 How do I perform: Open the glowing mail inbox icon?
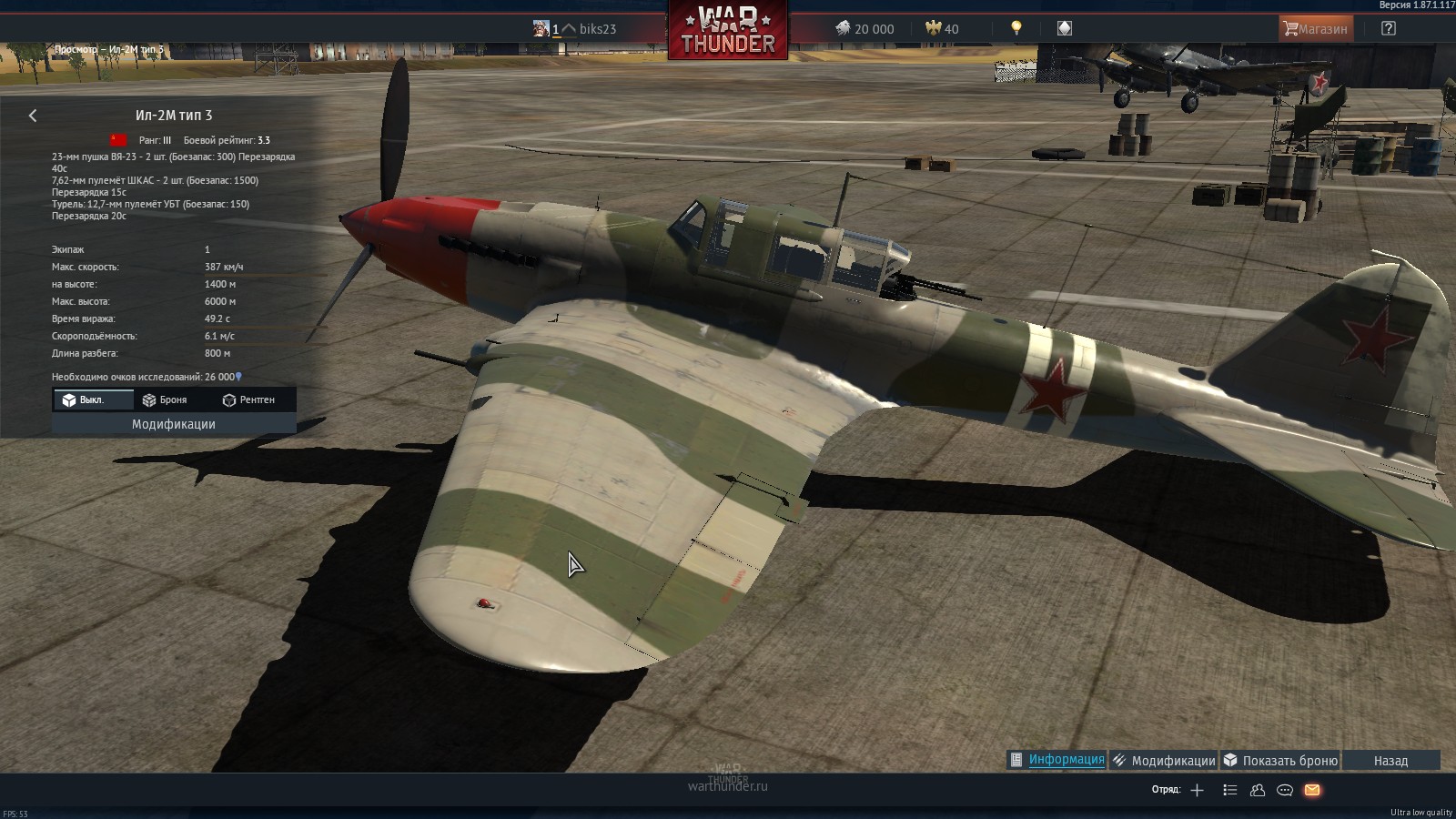[x=1311, y=790]
